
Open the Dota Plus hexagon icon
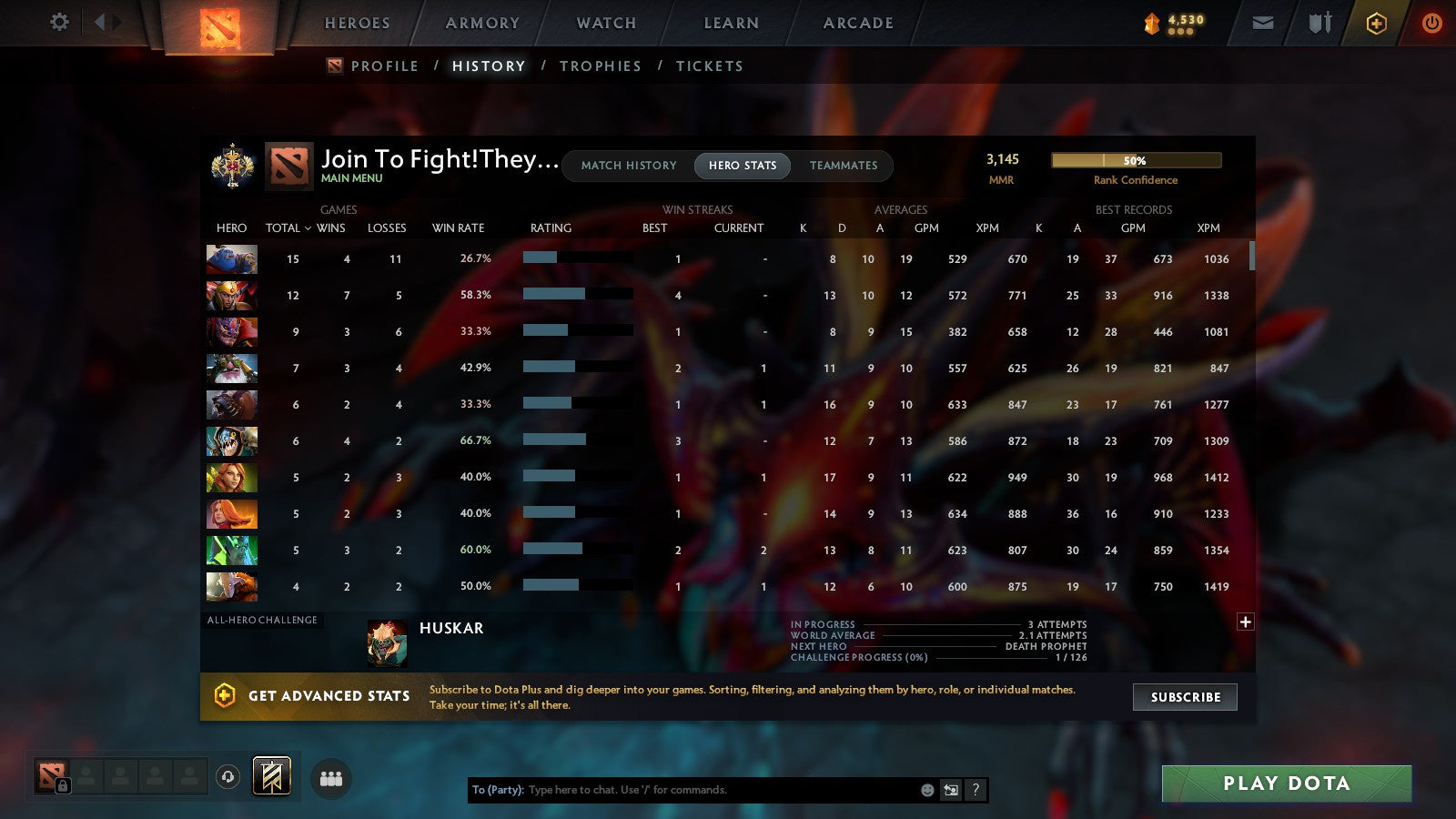[x=1377, y=23]
